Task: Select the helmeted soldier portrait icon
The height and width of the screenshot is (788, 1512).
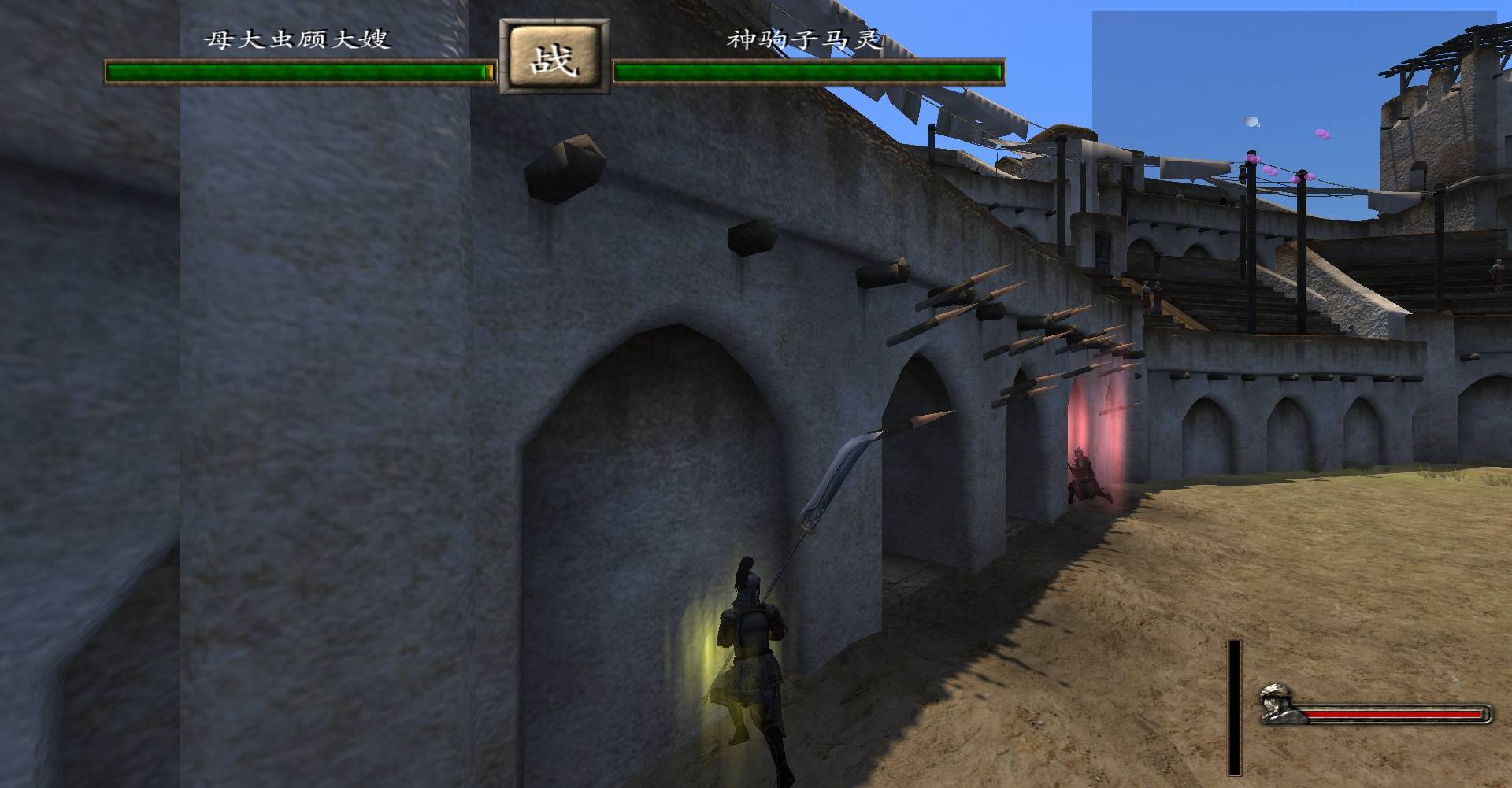Action: 1279,703
